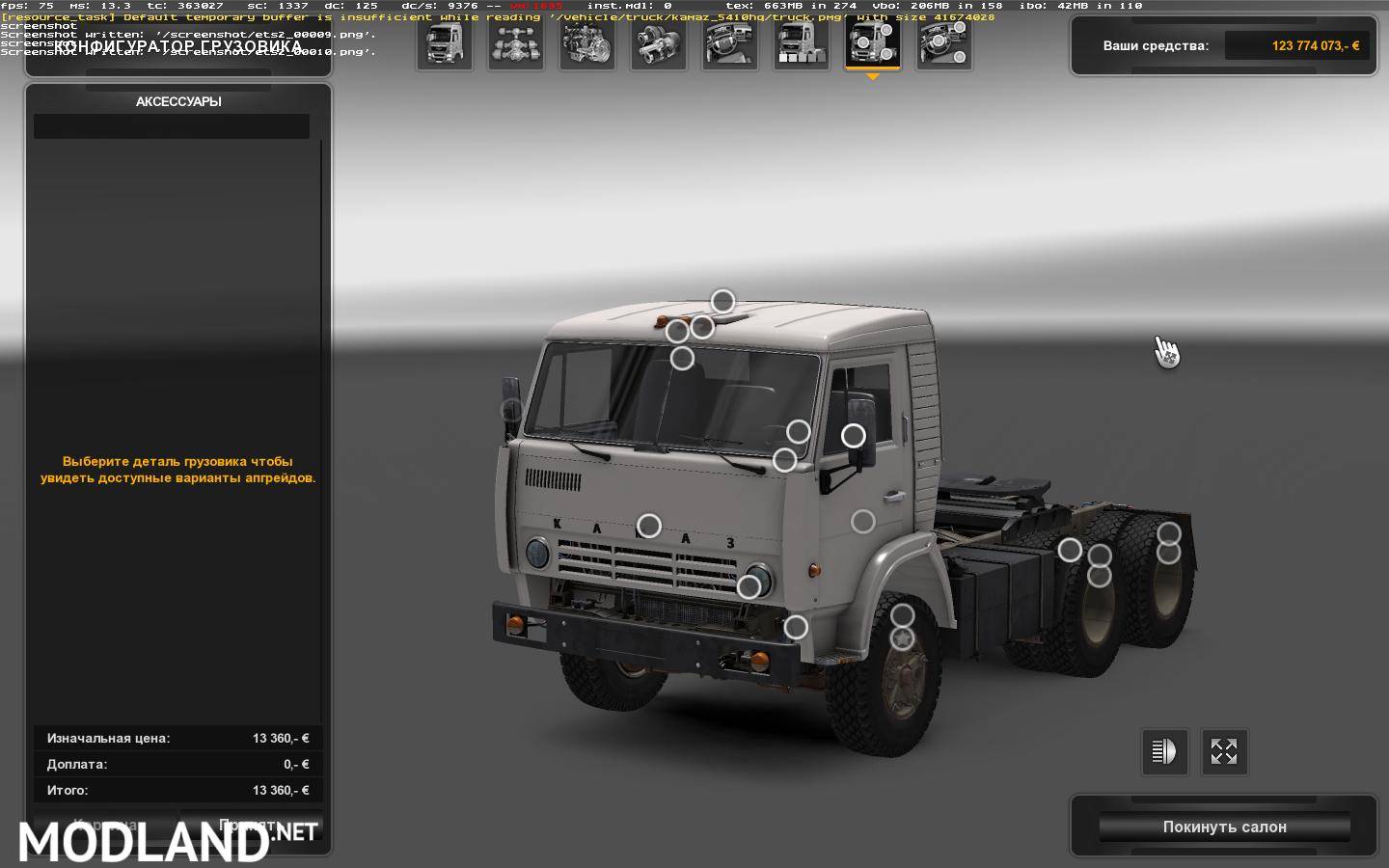Click the Принять button
1389x868 pixels.
pos(253,829)
